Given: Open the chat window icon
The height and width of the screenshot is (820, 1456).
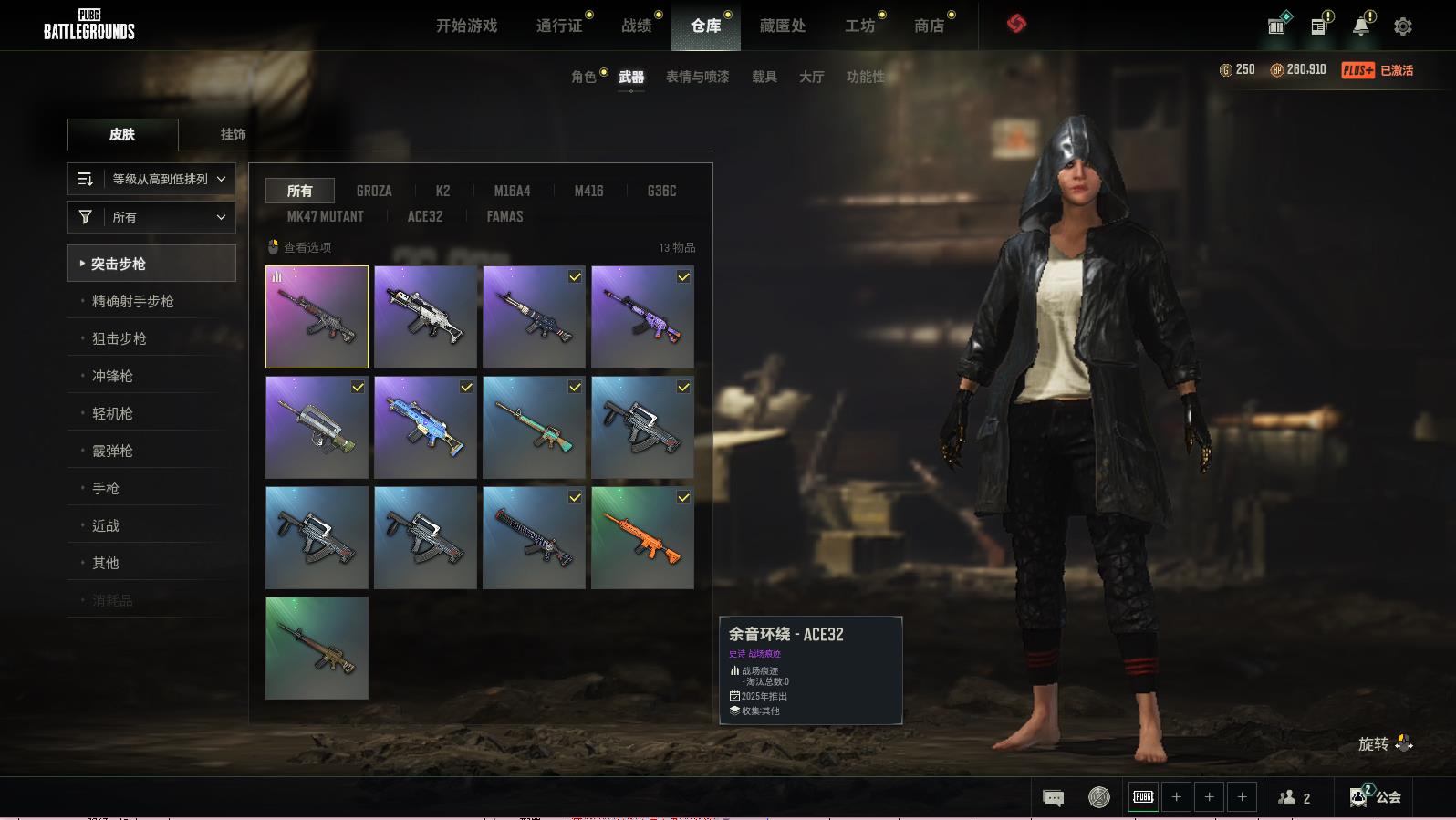Looking at the screenshot, I should (x=1053, y=798).
